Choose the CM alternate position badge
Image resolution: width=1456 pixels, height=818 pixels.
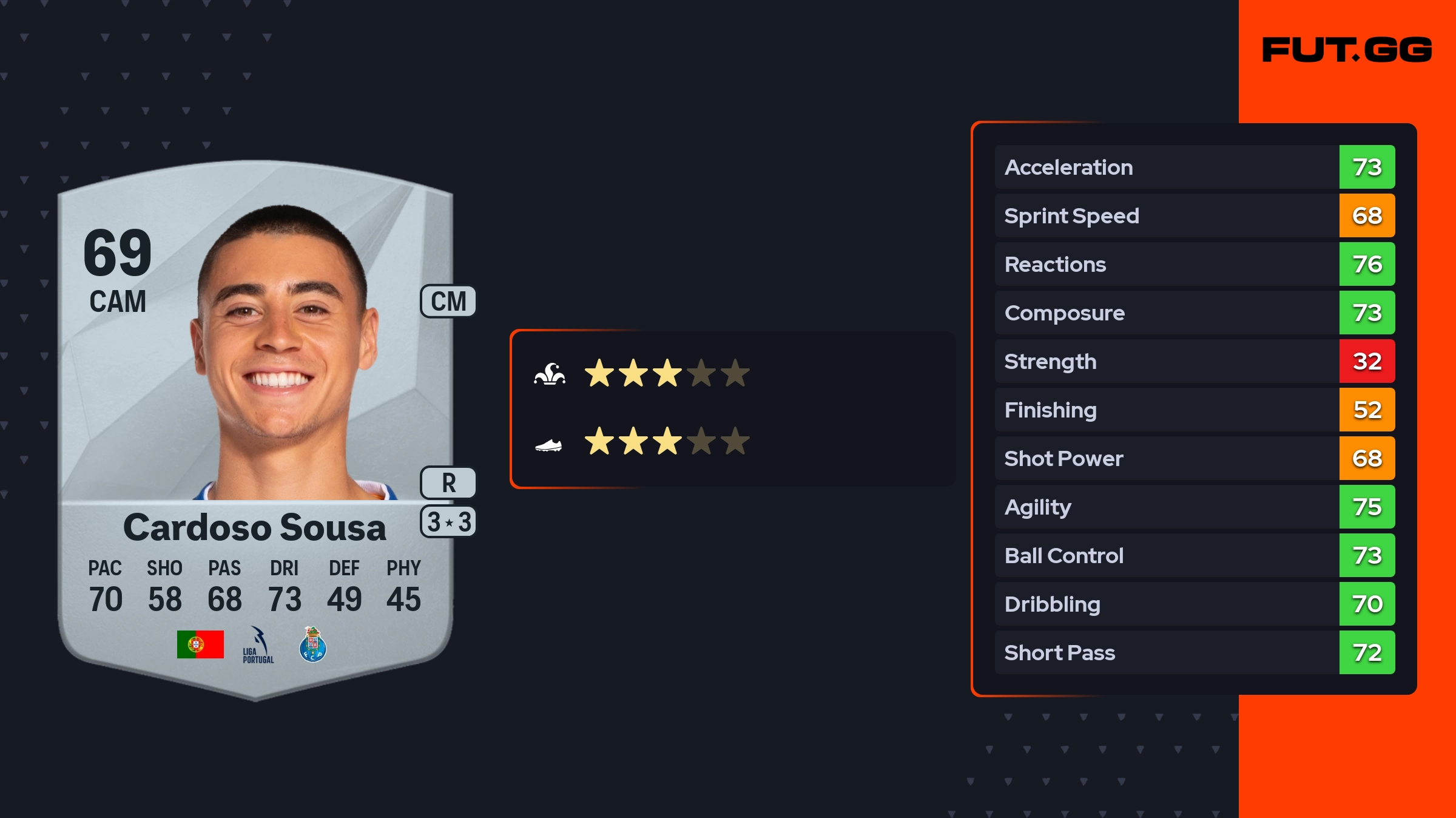[x=448, y=302]
